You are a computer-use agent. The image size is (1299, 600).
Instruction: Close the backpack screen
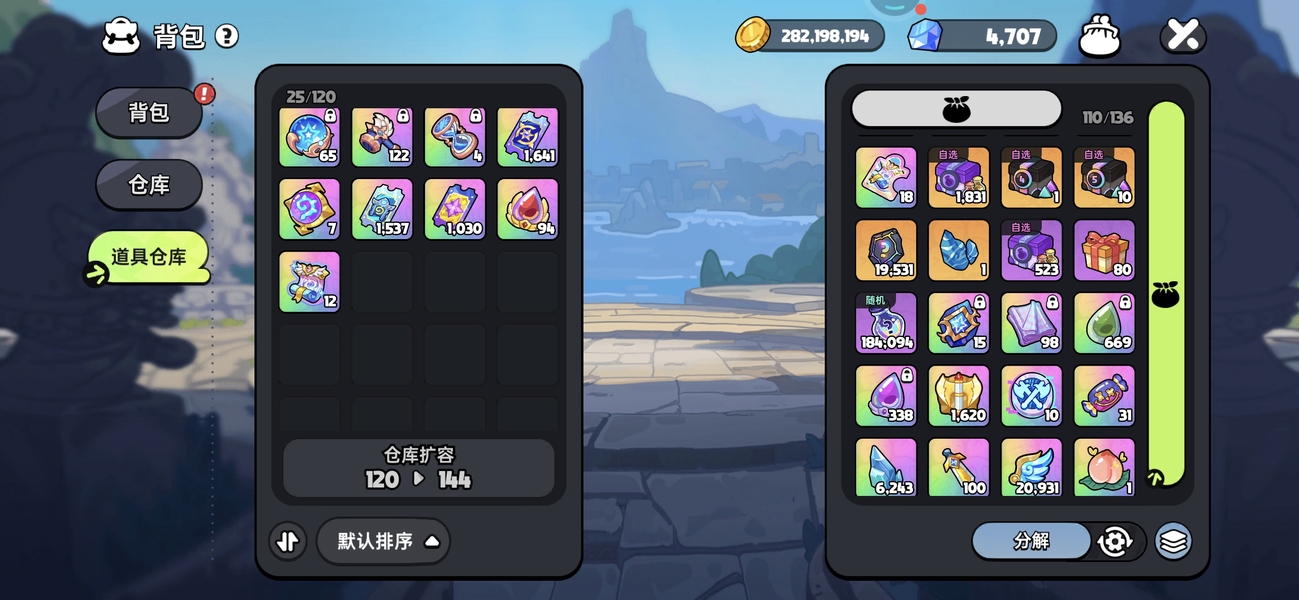(1182, 37)
